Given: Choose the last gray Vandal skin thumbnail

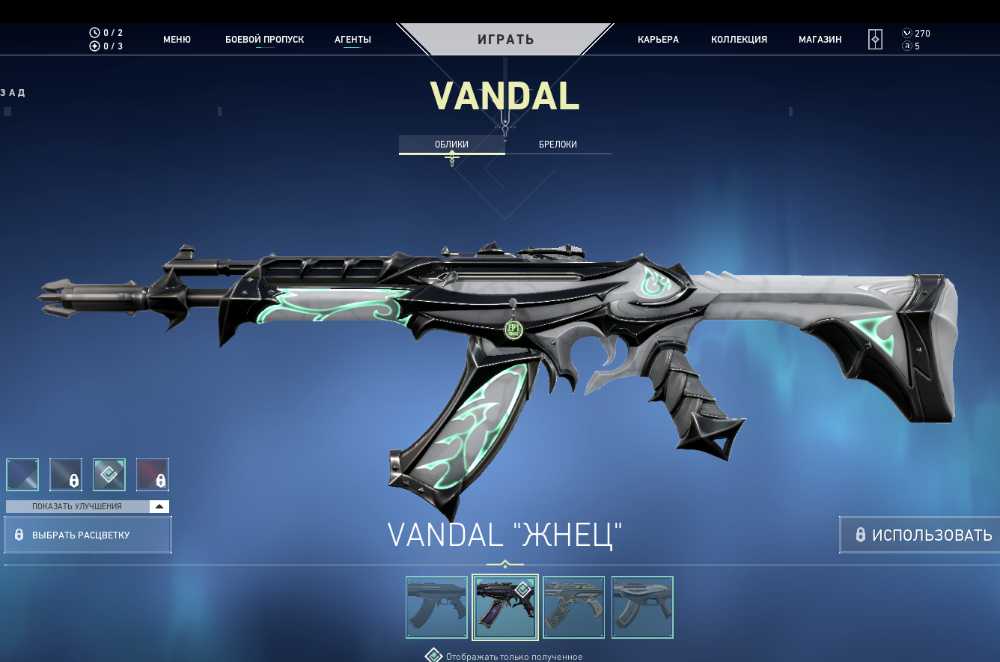Looking at the screenshot, I should point(642,607).
